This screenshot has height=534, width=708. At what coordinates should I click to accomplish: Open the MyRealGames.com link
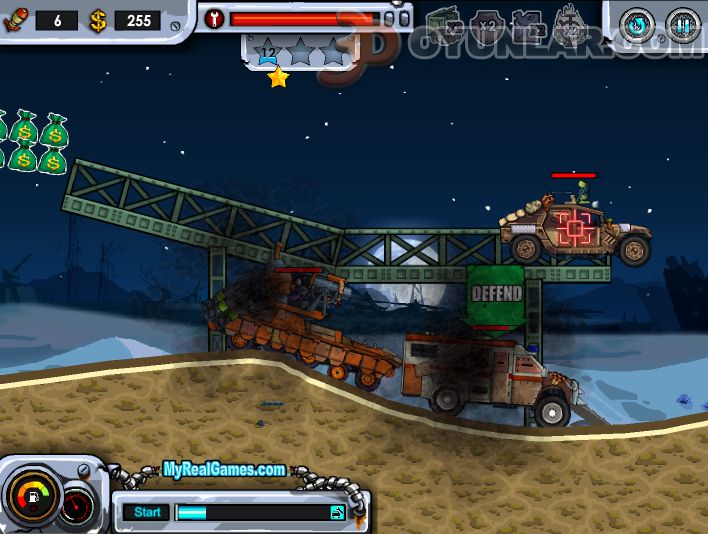(x=224, y=469)
